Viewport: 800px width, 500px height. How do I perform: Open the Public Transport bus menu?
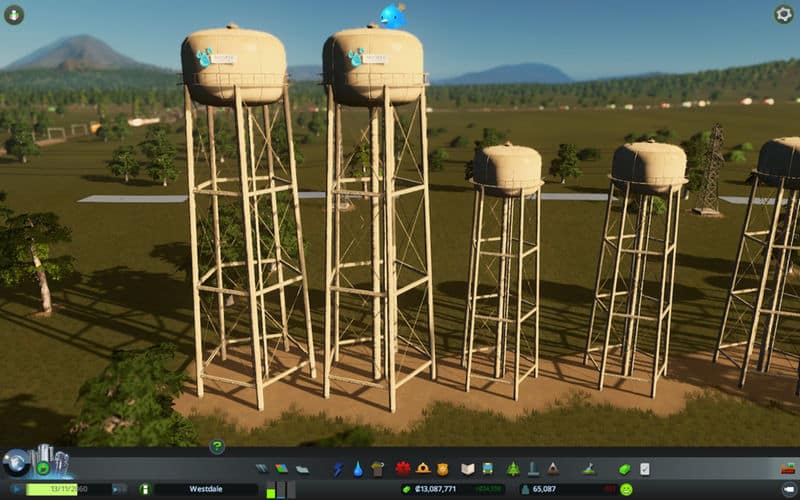[487, 468]
